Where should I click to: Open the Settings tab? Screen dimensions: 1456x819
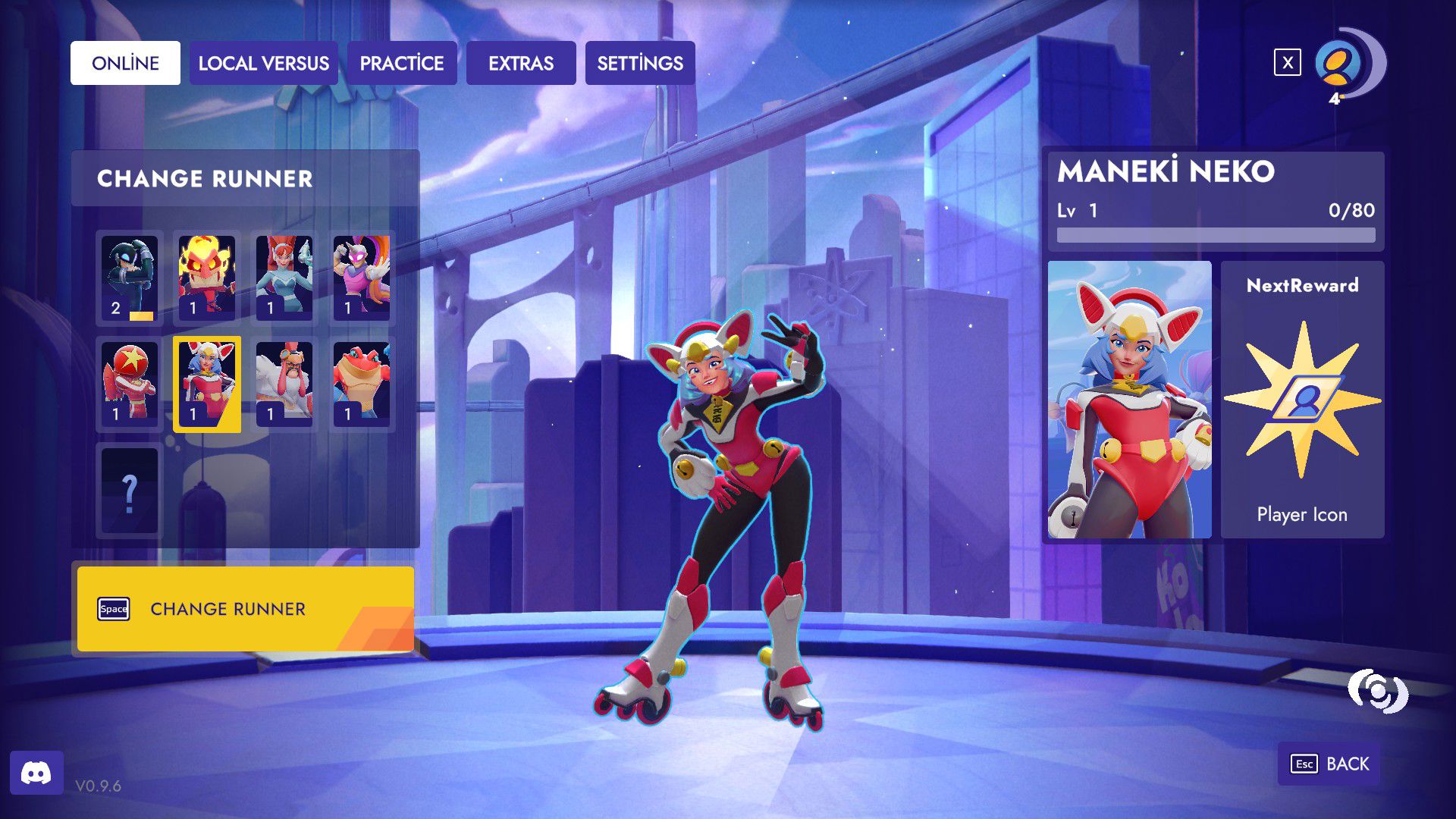pyautogui.click(x=640, y=63)
